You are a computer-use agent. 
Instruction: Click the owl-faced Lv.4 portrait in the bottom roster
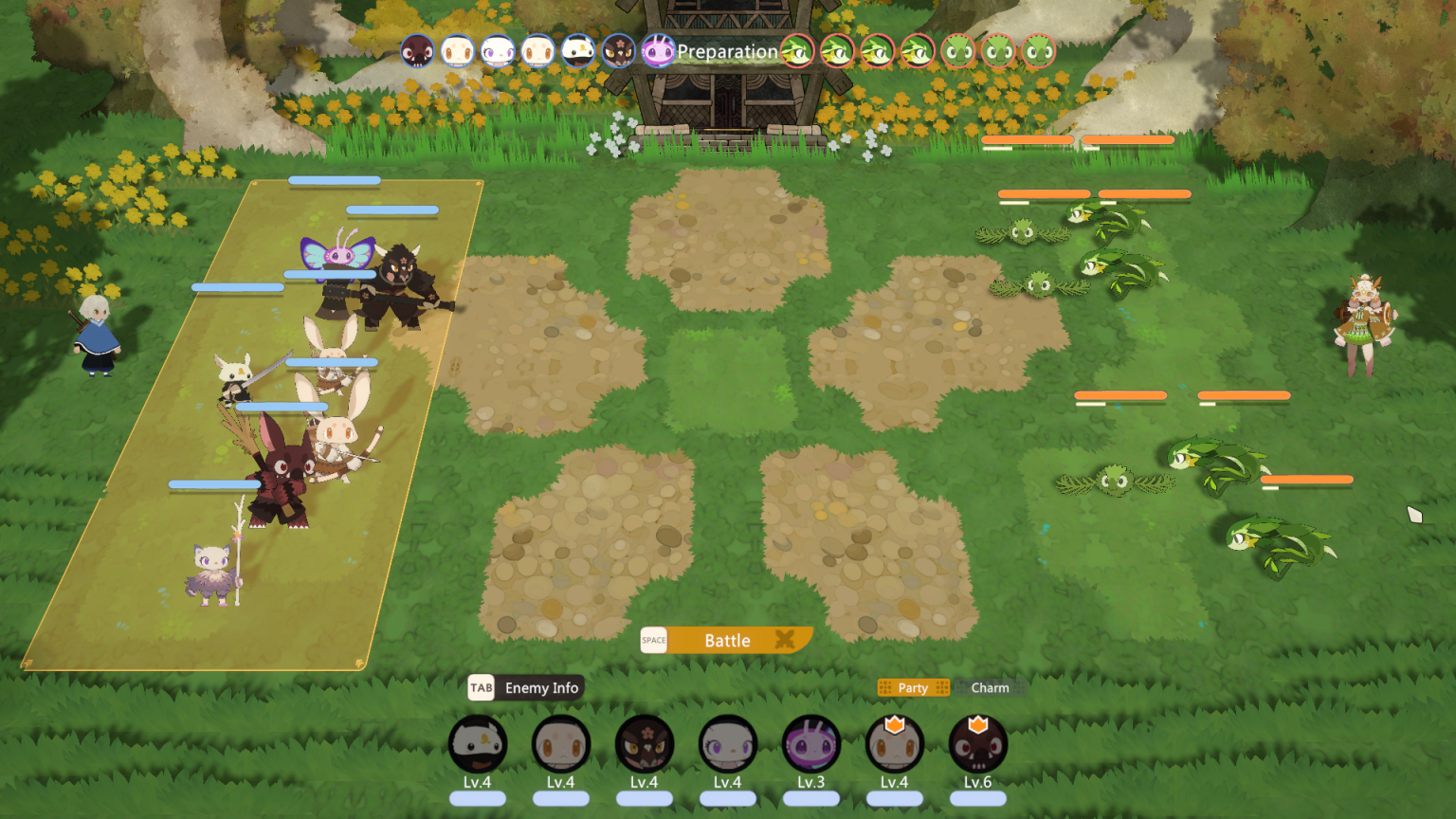click(x=478, y=748)
